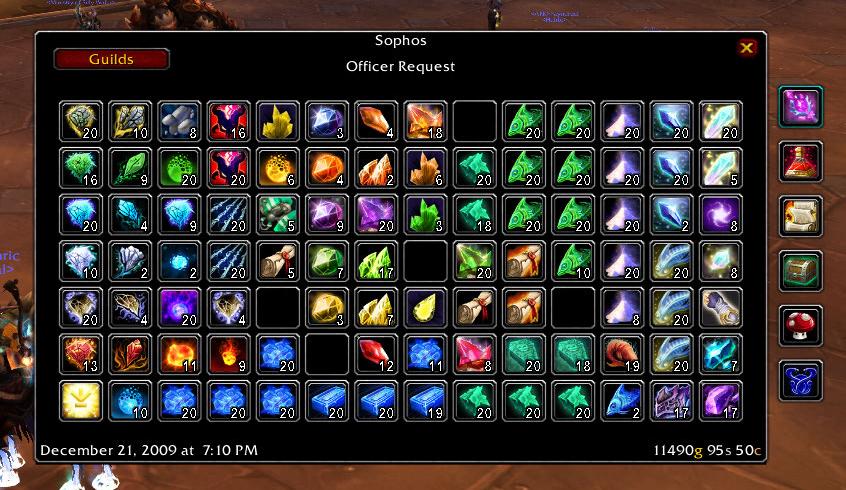846x490 pixels.
Task: Click the yellow spotted orb stack of 6
Action: tap(276, 167)
